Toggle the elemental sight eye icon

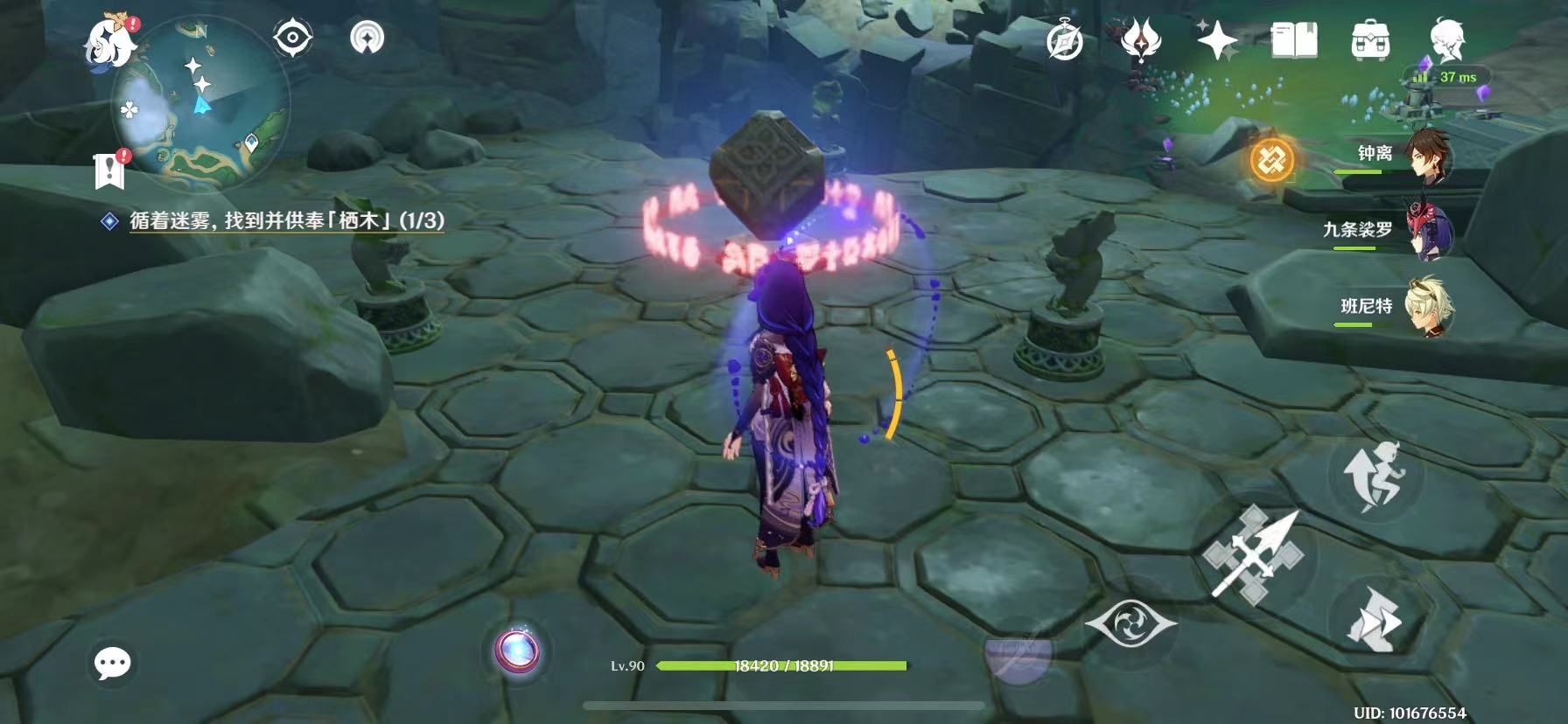click(x=293, y=38)
